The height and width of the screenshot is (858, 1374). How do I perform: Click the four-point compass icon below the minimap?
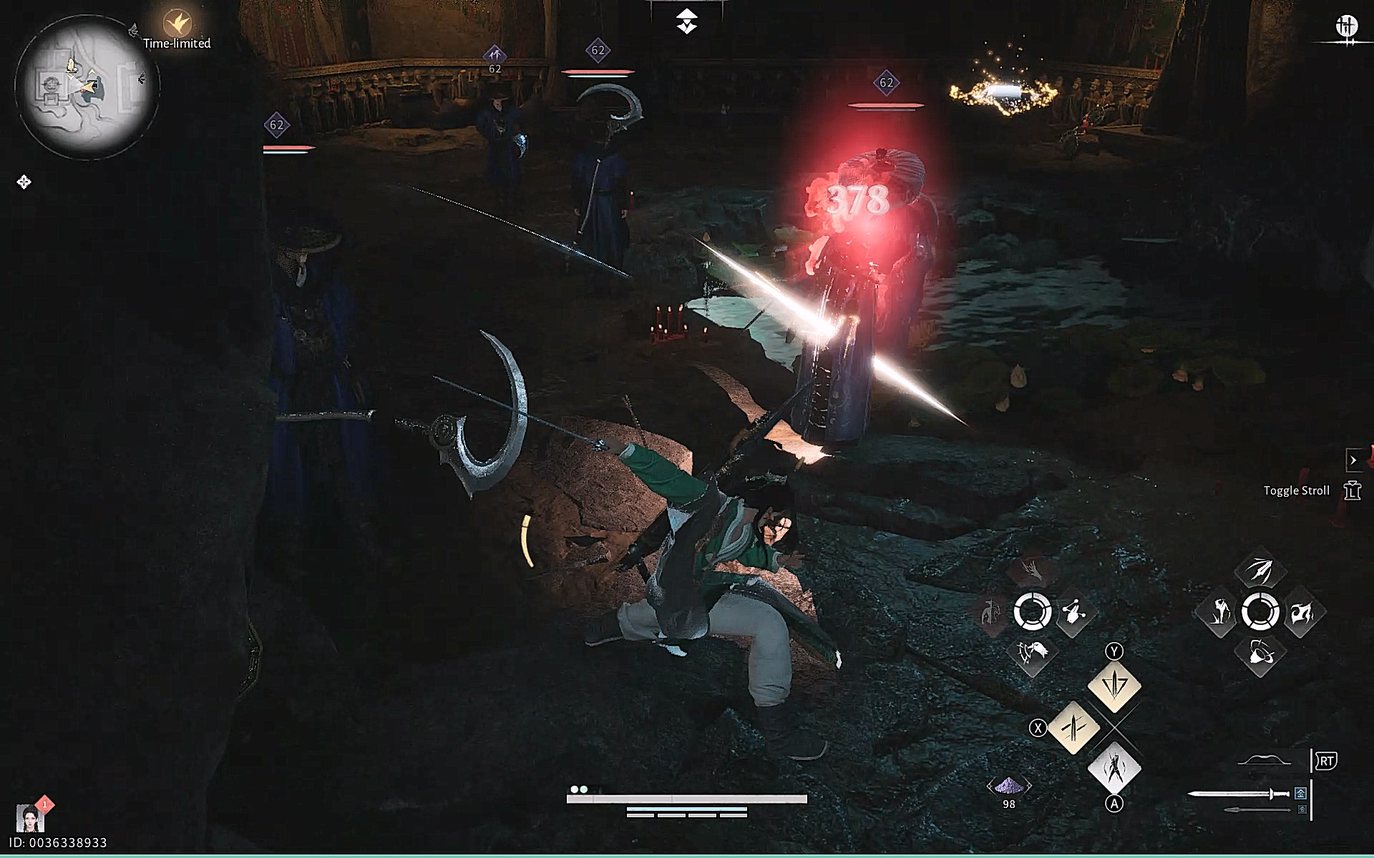(x=24, y=181)
